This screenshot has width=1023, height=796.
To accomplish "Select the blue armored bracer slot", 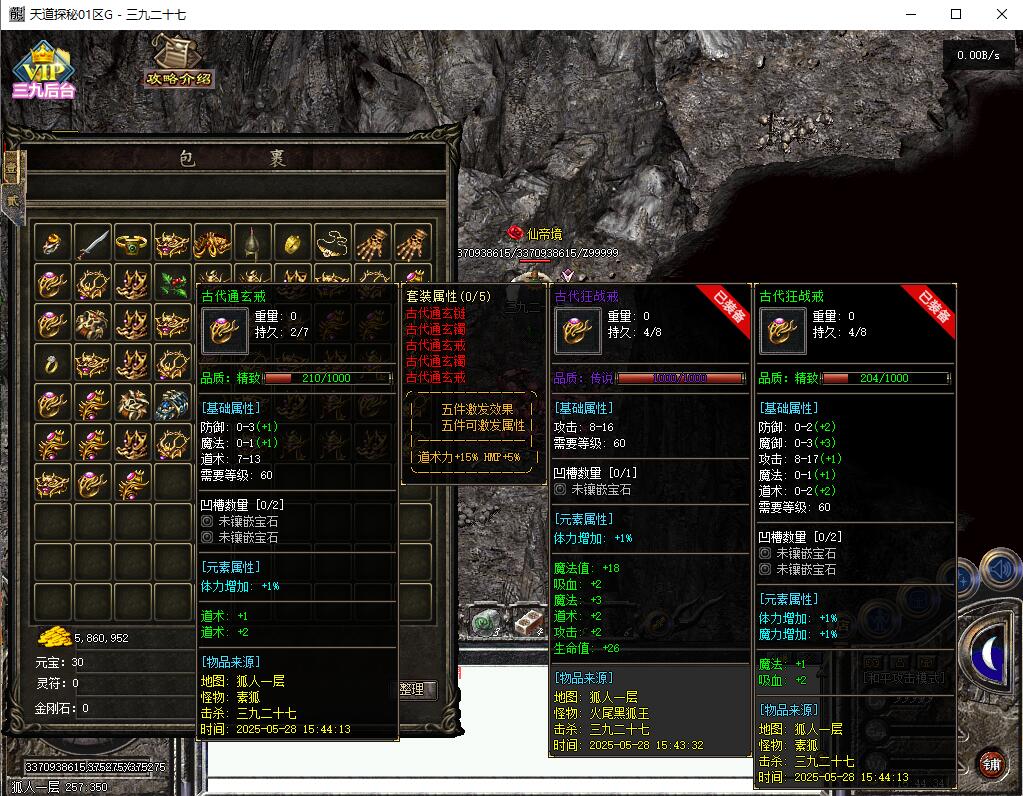I will tap(173, 402).
